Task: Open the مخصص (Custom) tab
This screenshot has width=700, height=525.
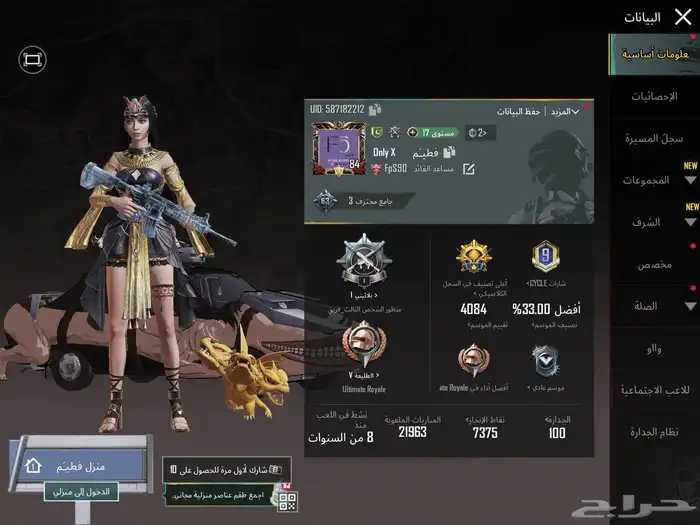Action: click(x=655, y=264)
